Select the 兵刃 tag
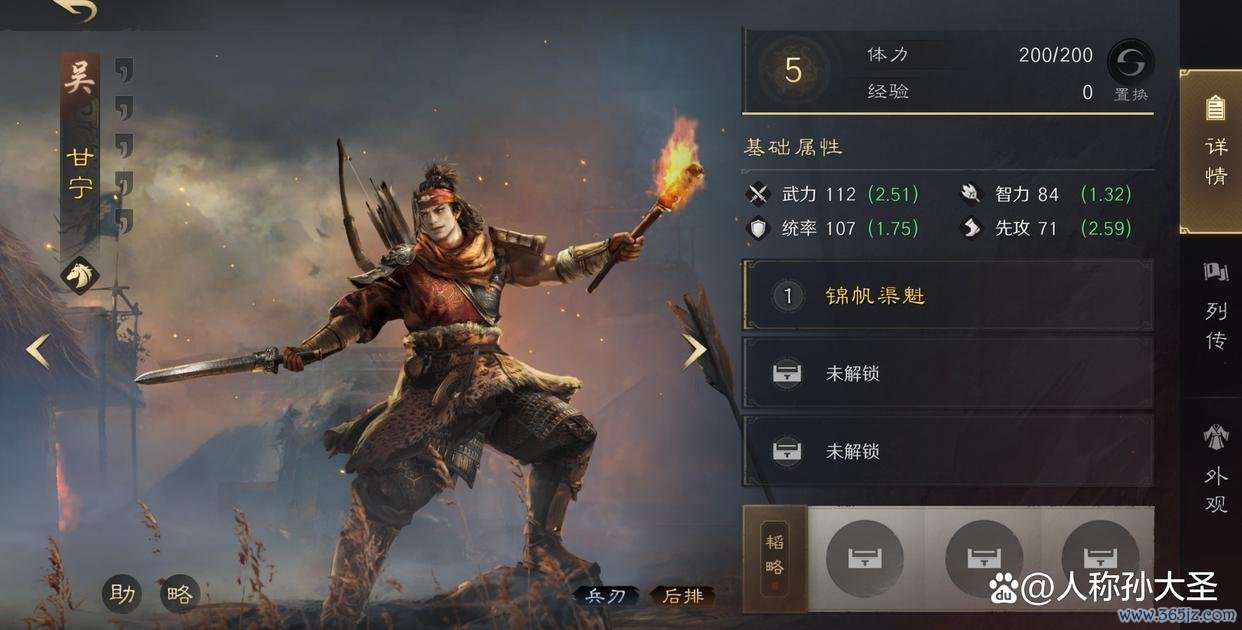The width and height of the screenshot is (1242, 630). (x=605, y=597)
